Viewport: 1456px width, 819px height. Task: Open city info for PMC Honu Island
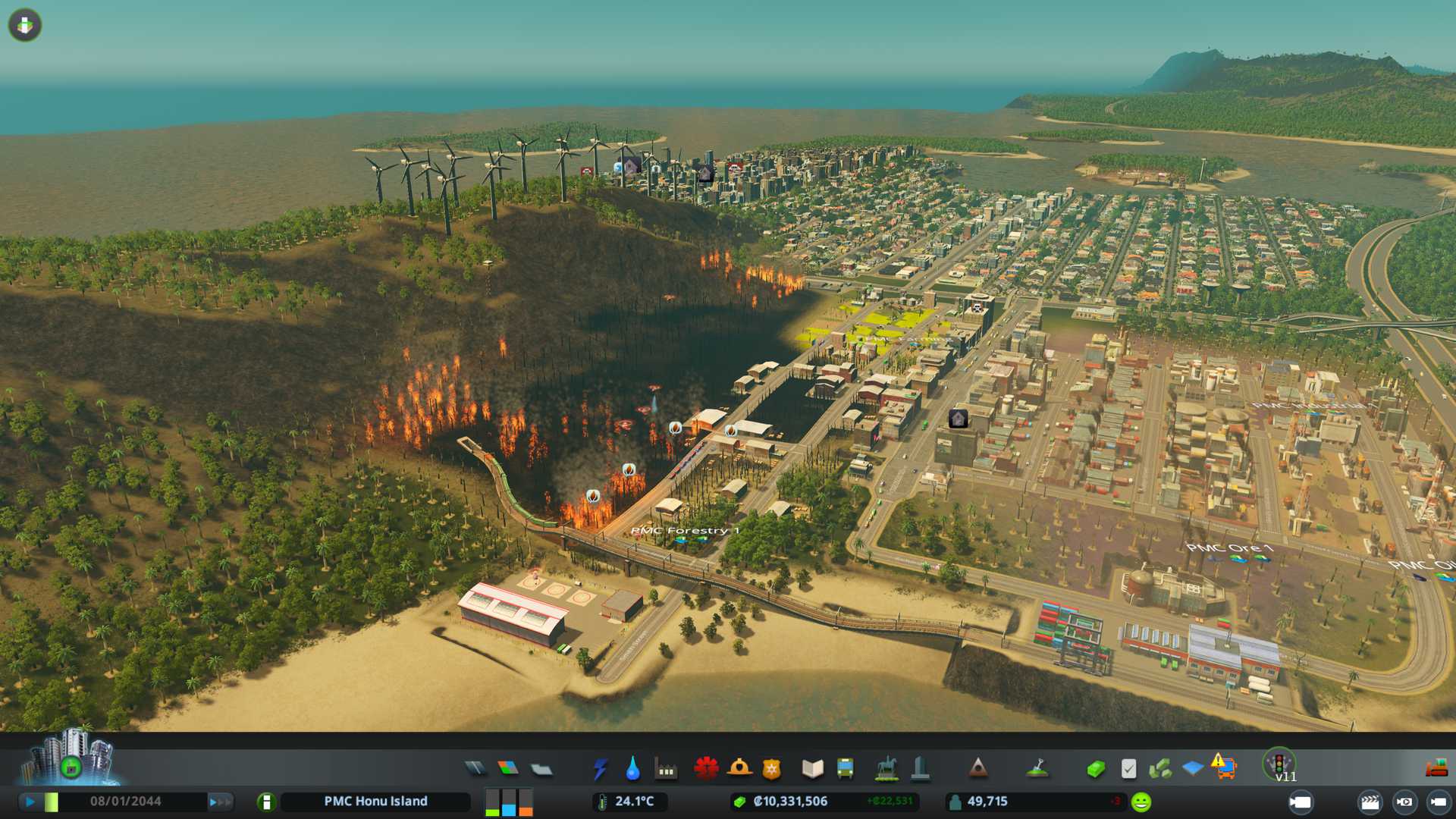[266, 802]
